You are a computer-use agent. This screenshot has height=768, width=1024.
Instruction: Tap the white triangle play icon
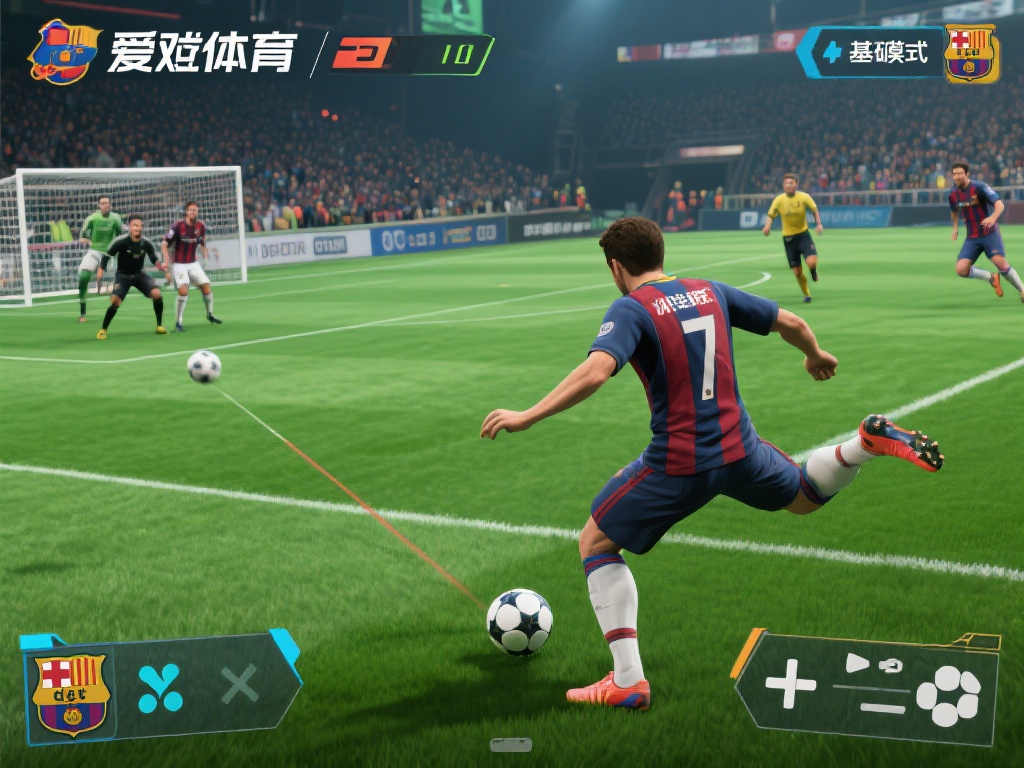[x=857, y=662]
